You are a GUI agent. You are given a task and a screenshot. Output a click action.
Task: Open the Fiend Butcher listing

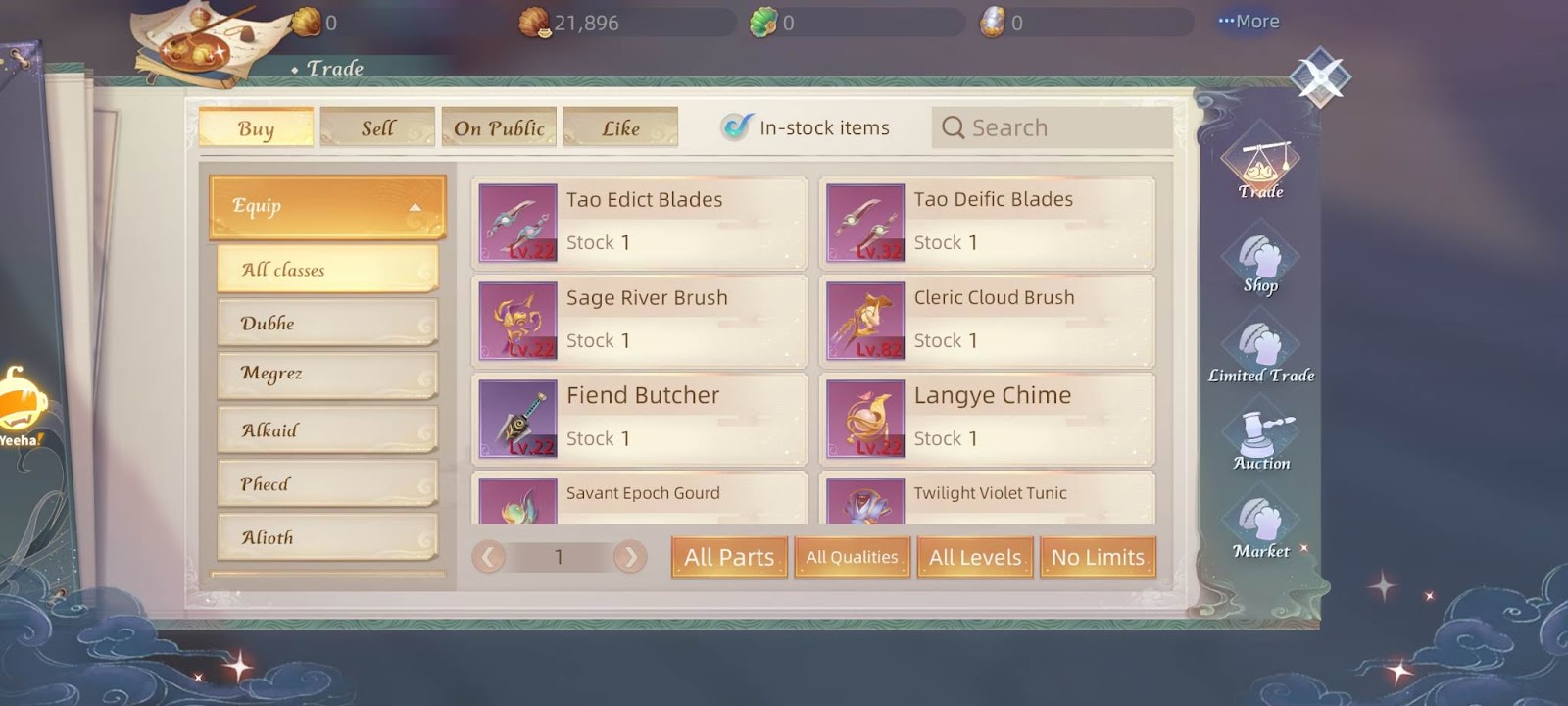(641, 419)
